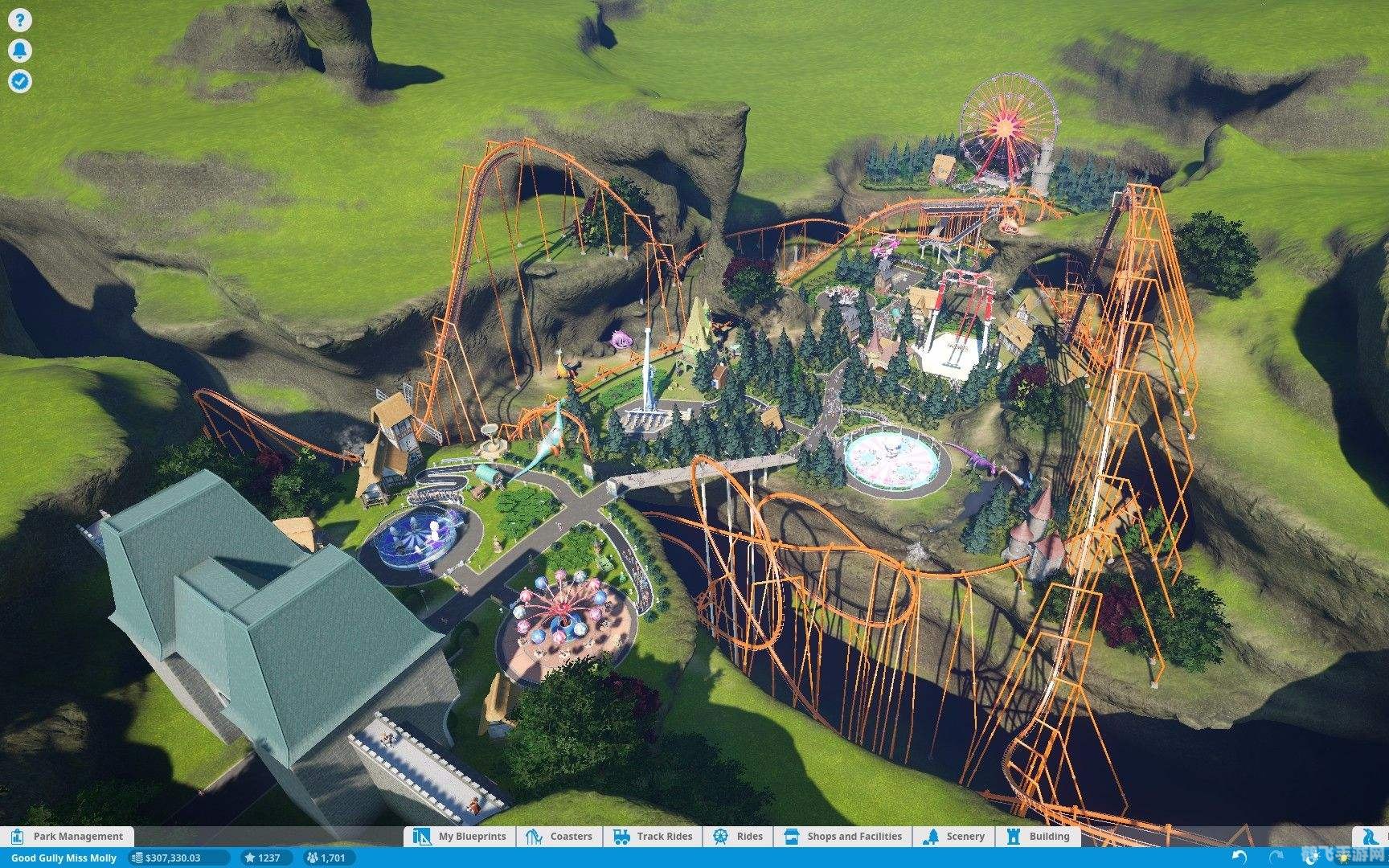Viewport: 1389px width, 868px height.
Task: Open the objectives checkmark badge
Action: [20, 81]
